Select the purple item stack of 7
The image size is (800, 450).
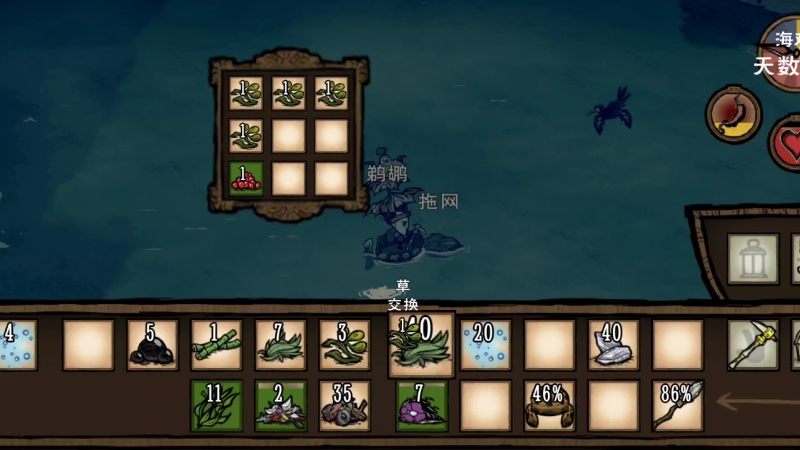[x=421, y=406]
